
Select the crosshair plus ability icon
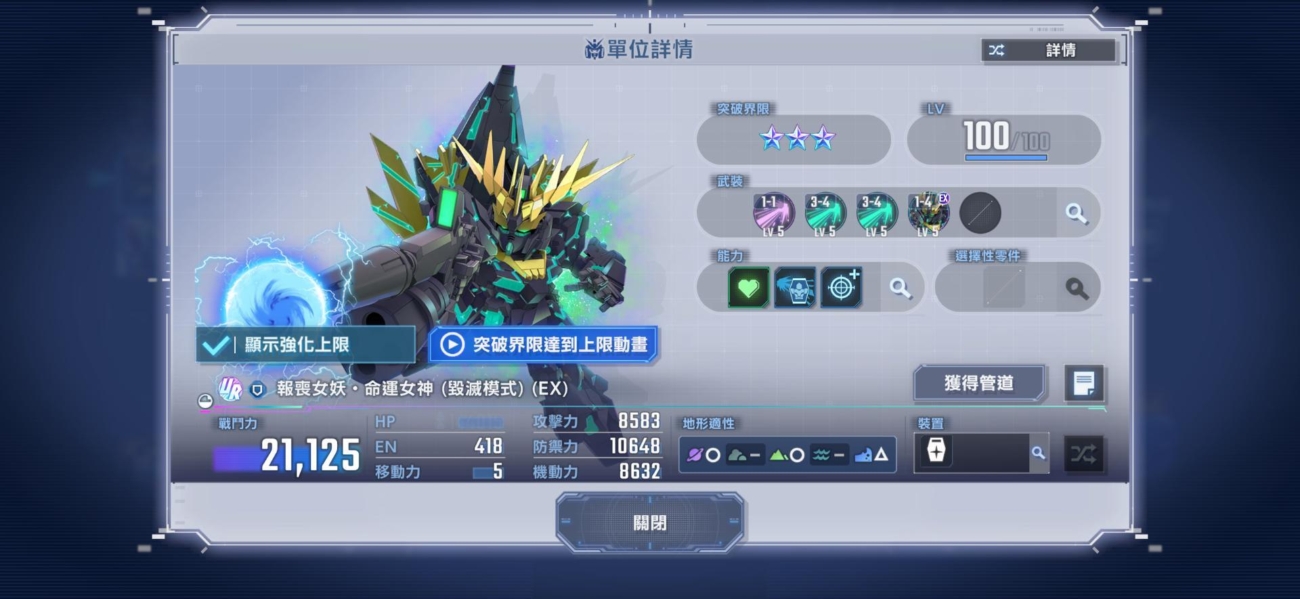(x=841, y=288)
